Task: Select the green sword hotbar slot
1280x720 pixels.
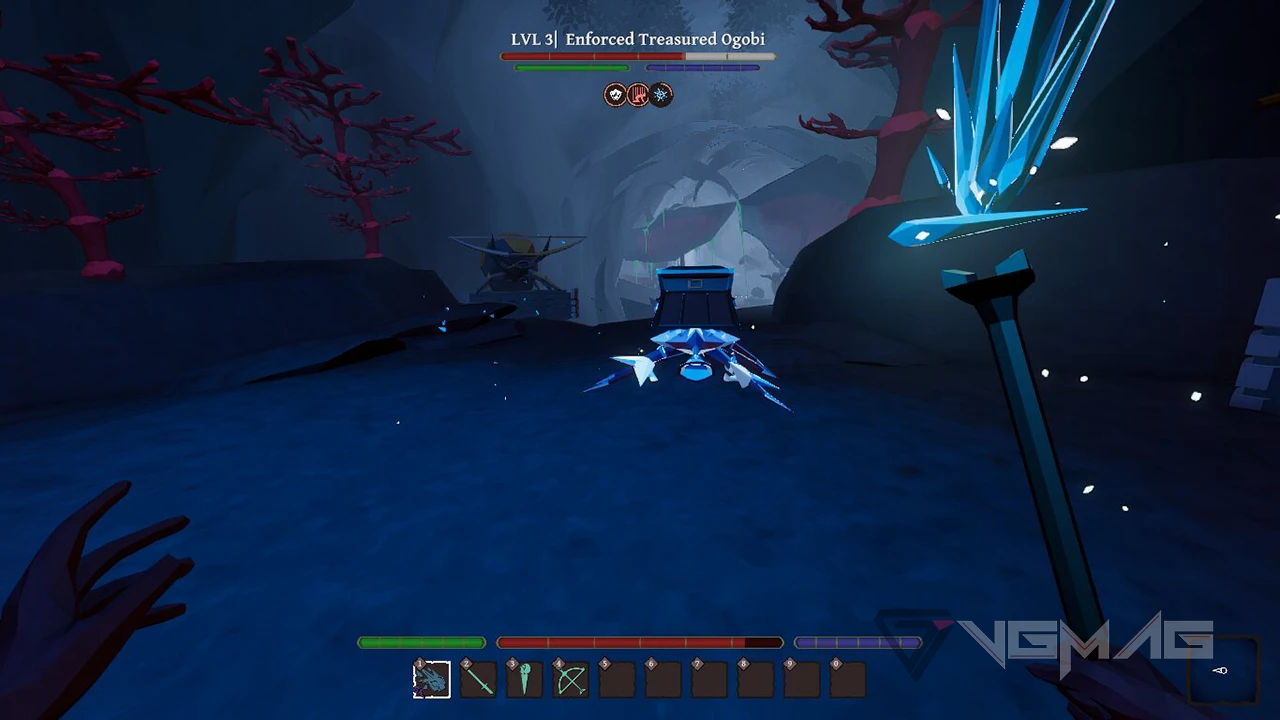Action: click(479, 680)
